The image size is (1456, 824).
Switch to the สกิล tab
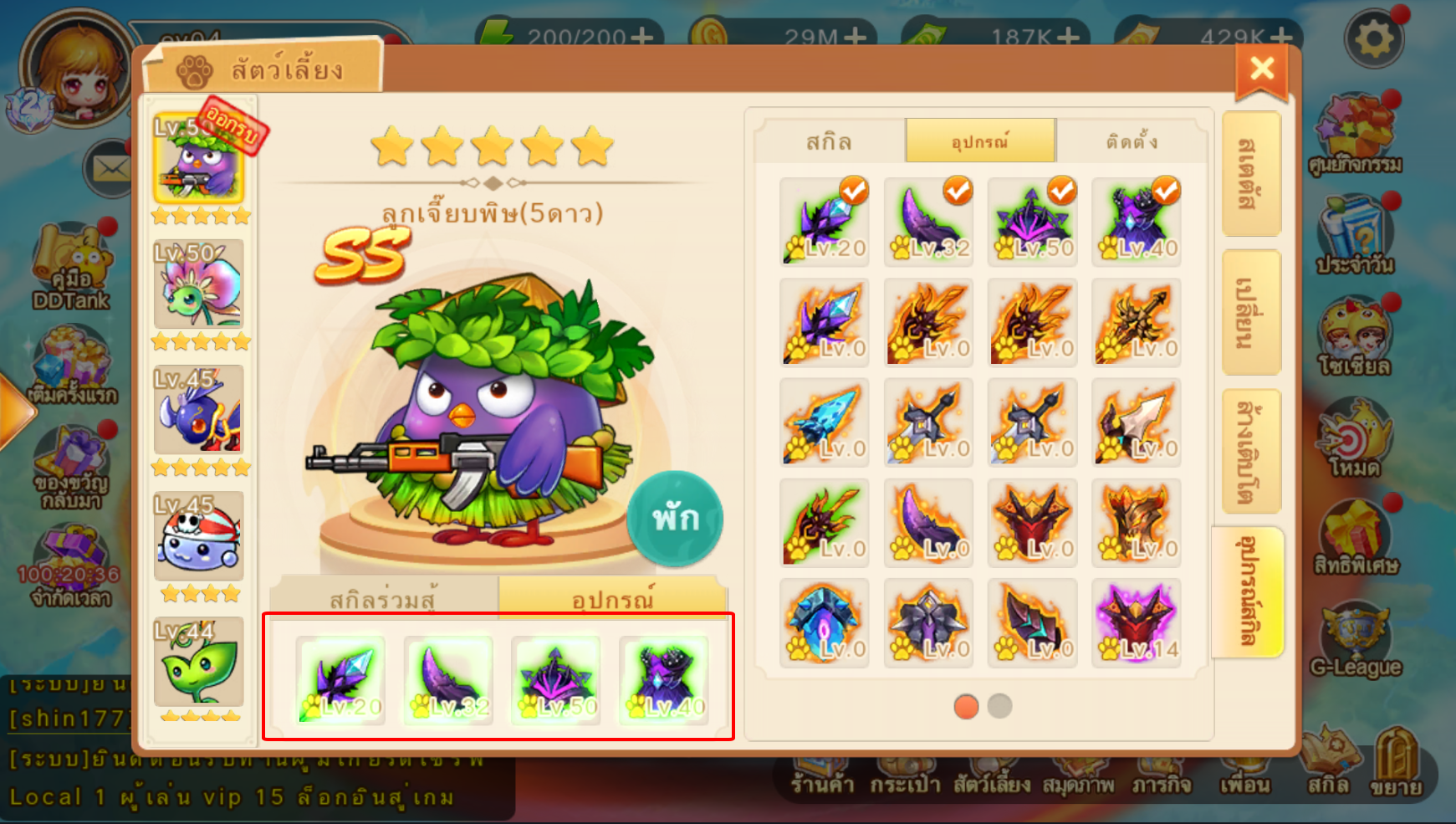(829, 141)
